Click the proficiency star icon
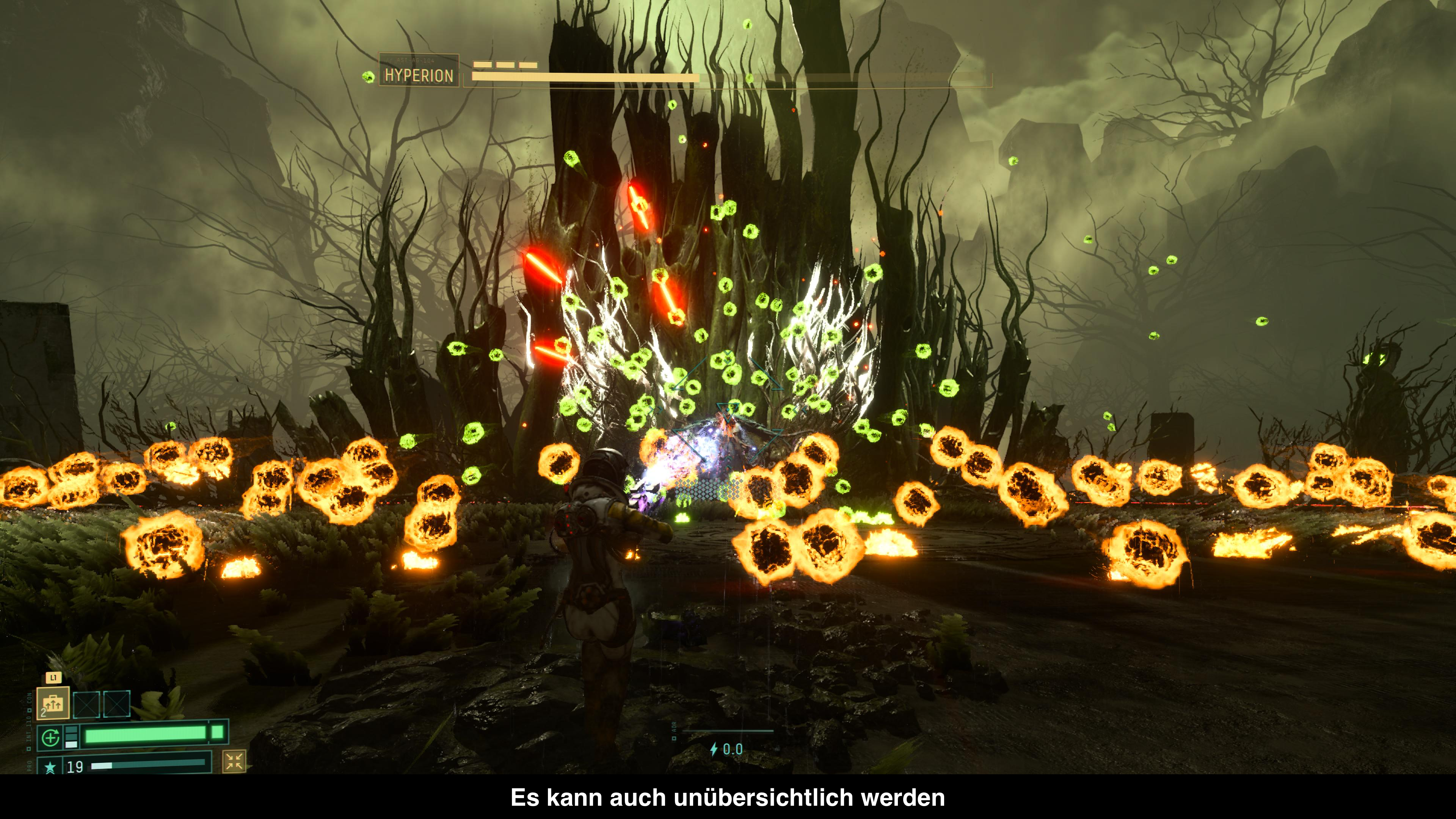The height and width of the screenshot is (819, 1456). [50, 767]
